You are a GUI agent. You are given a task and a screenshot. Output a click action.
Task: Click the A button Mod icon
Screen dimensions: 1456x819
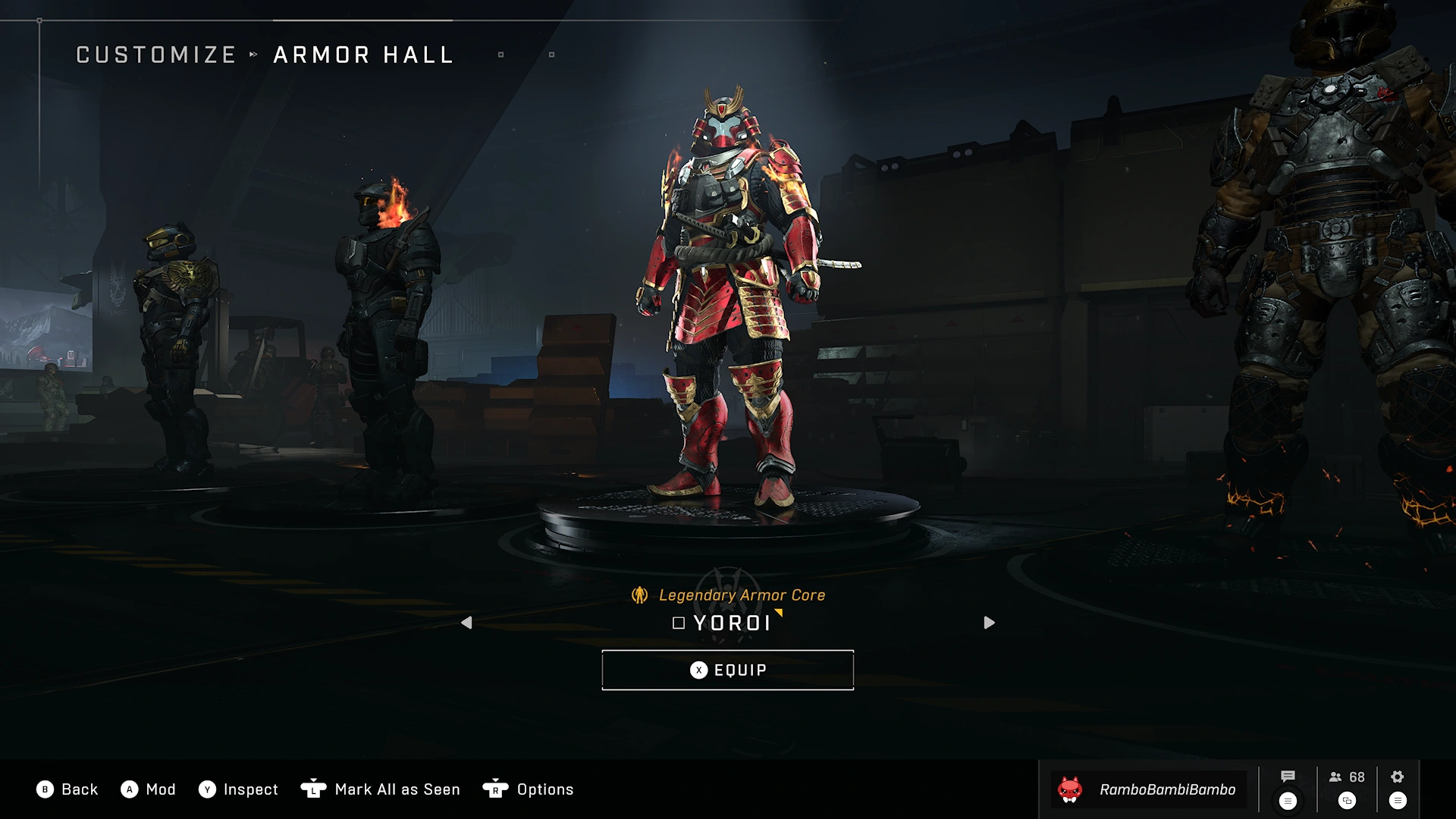point(130,789)
